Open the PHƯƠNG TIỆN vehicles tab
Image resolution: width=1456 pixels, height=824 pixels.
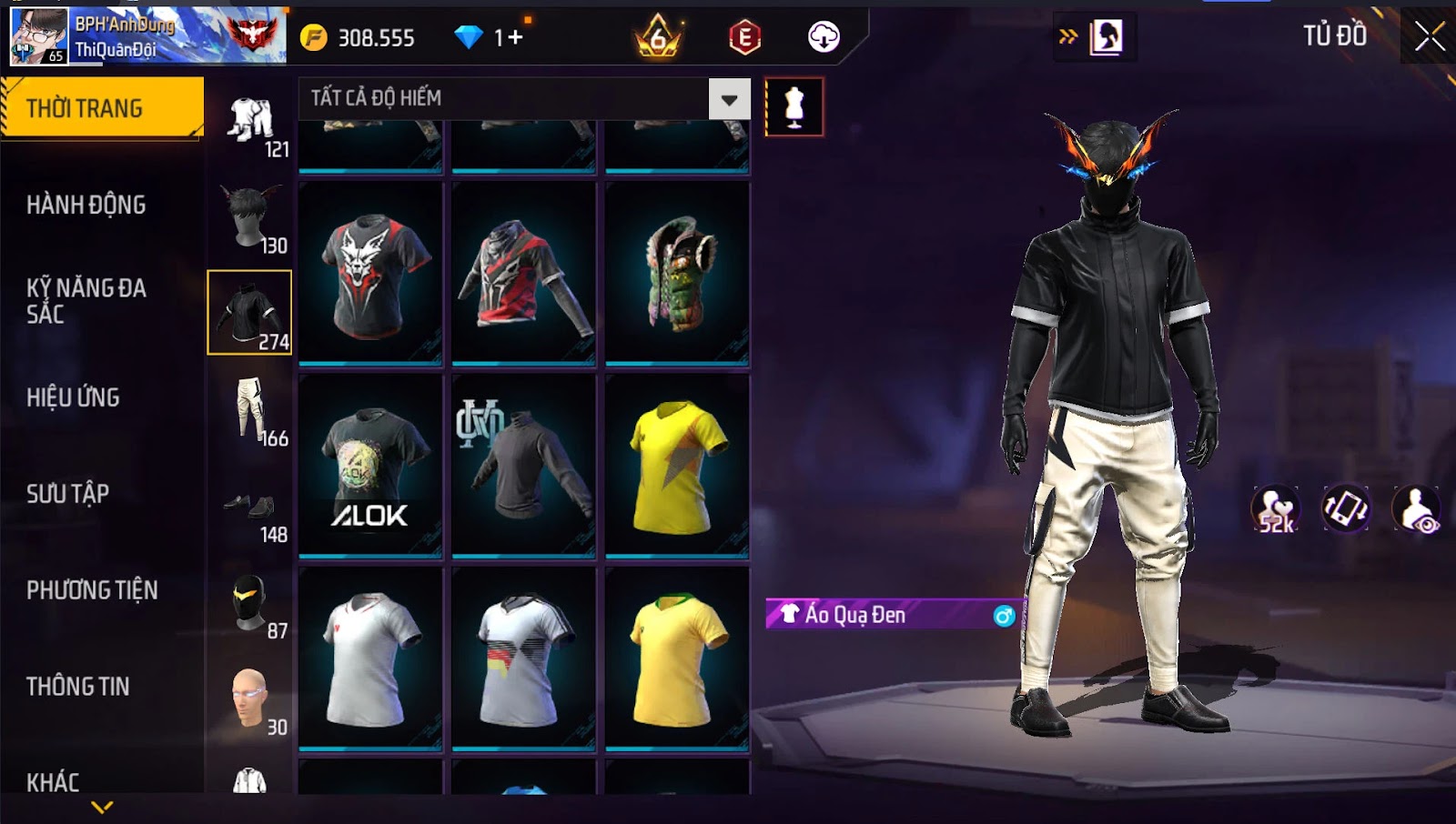click(92, 590)
